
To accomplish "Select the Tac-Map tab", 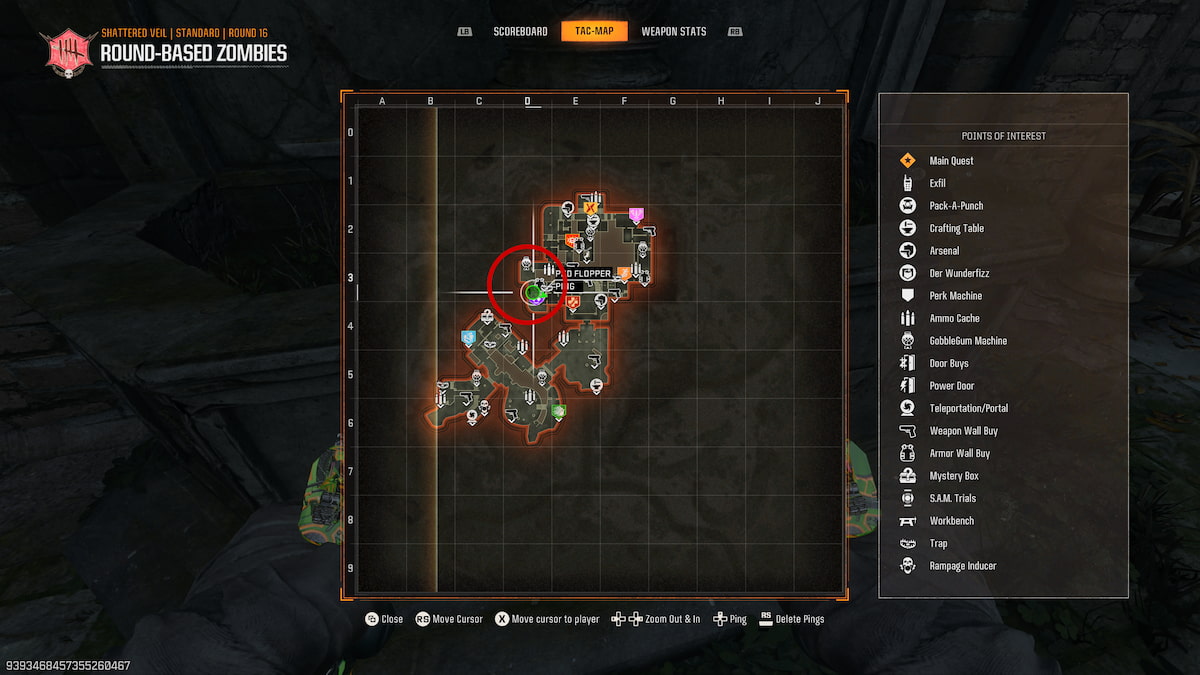I will [594, 31].
